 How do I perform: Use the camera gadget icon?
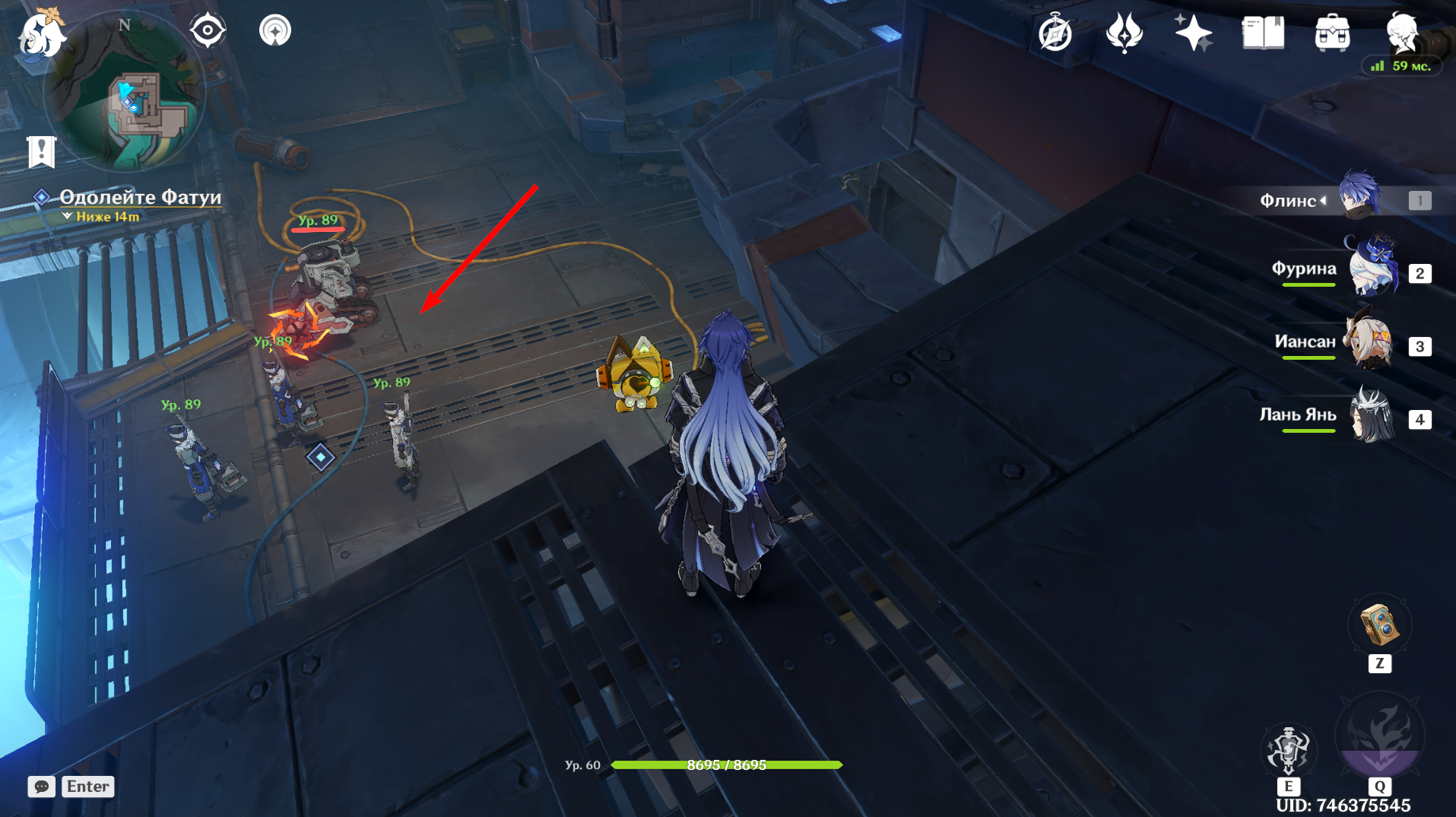[x=1379, y=625]
